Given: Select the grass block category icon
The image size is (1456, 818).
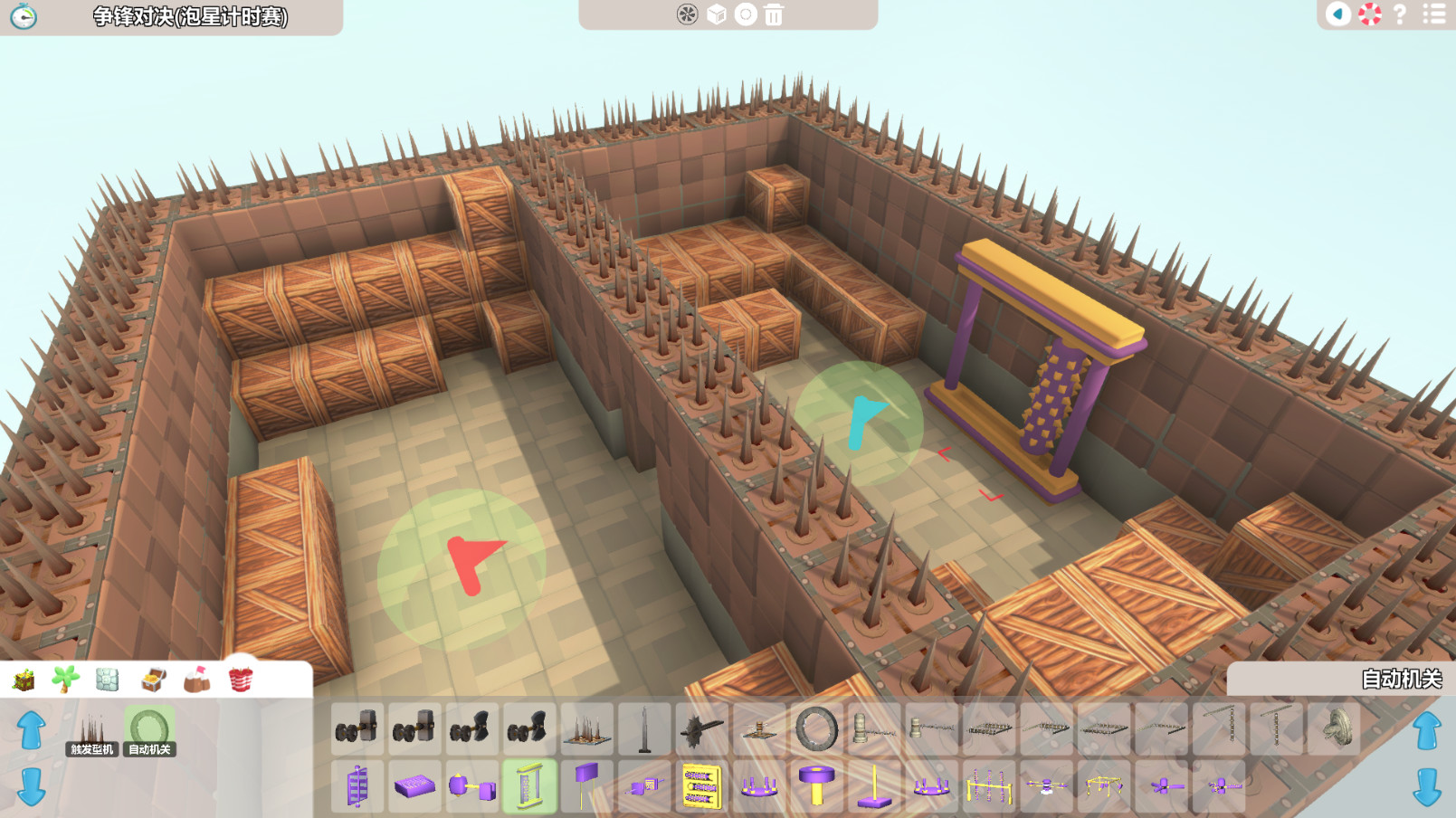Looking at the screenshot, I should (x=23, y=681).
